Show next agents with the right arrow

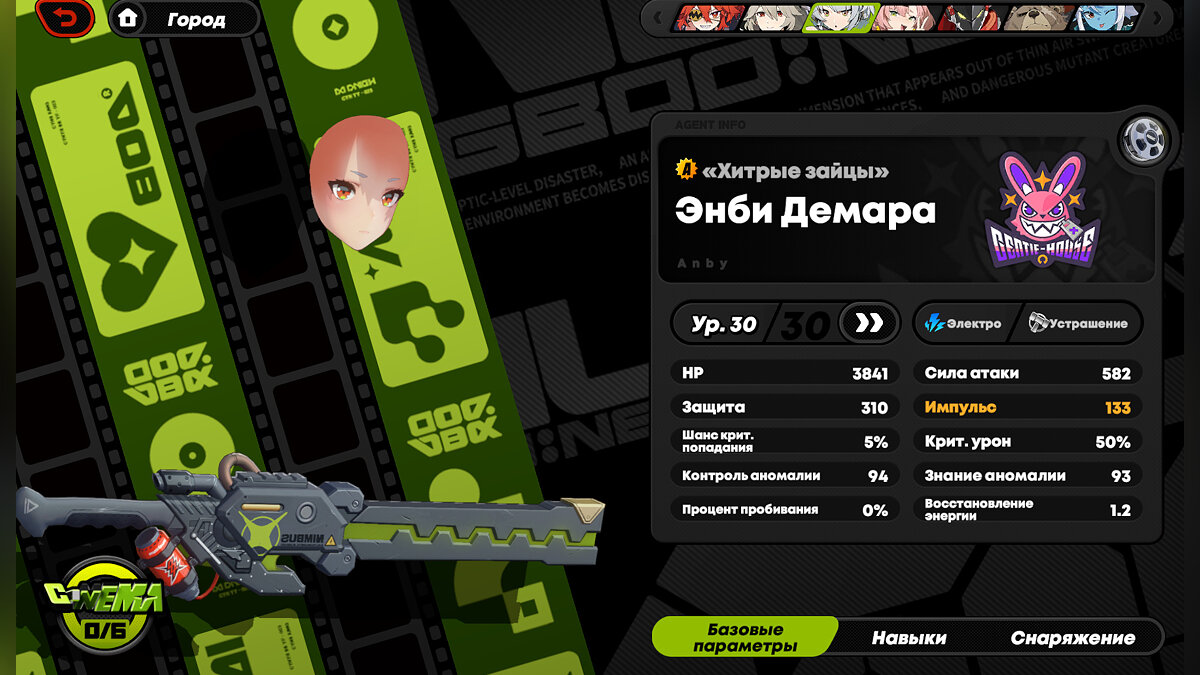point(1157,18)
